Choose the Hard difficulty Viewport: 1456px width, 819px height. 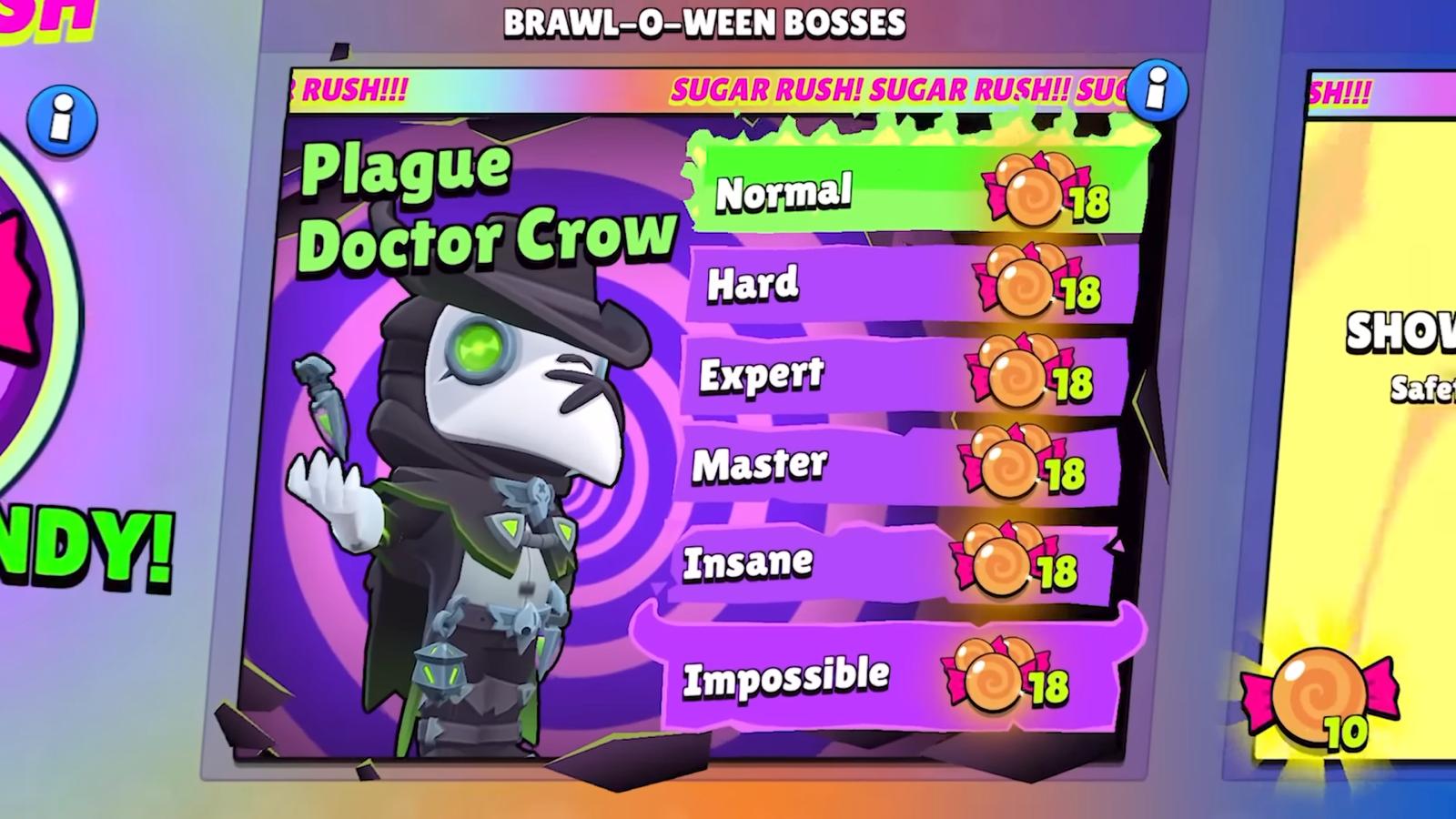(x=910, y=284)
